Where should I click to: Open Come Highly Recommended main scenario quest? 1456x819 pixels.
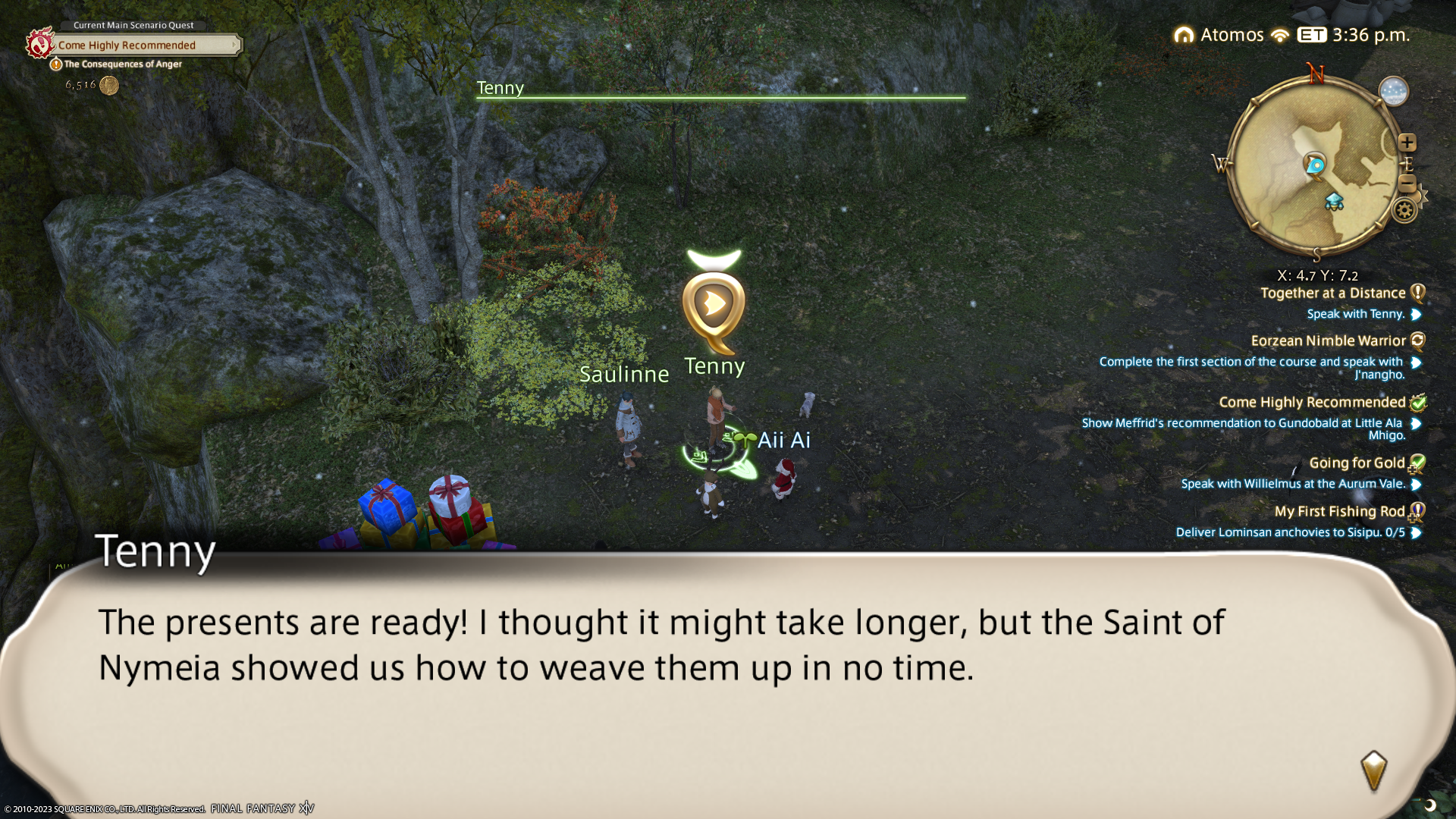click(127, 45)
